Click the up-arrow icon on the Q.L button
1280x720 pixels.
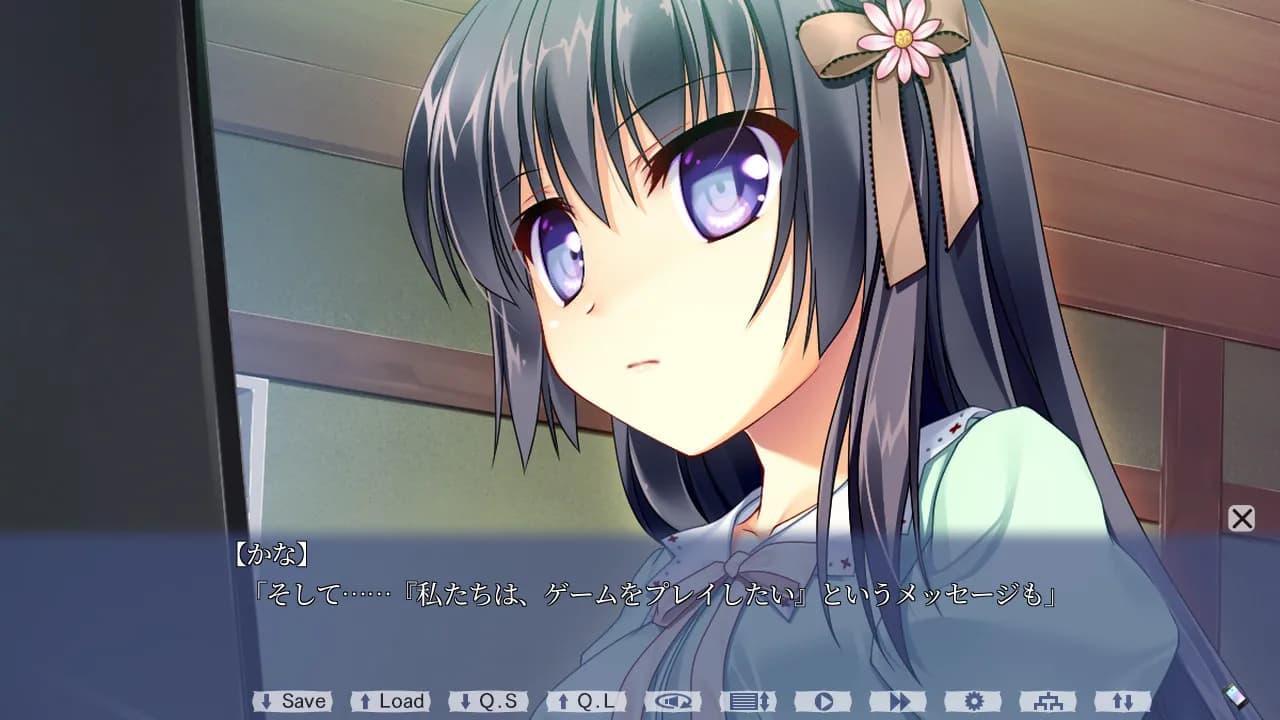[x=564, y=701]
